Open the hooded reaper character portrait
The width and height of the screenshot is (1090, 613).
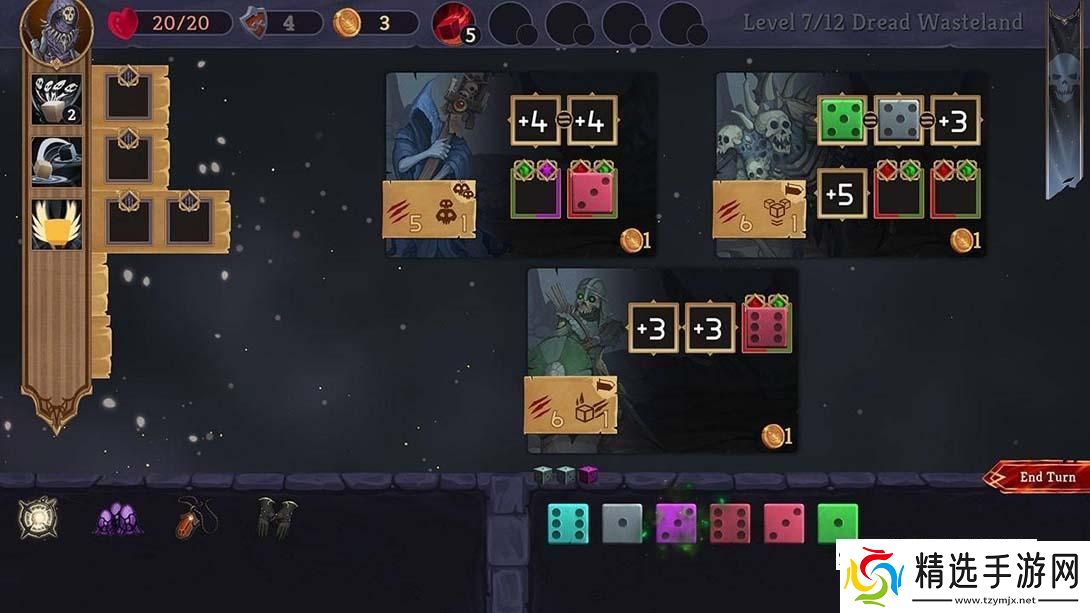pos(56,30)
